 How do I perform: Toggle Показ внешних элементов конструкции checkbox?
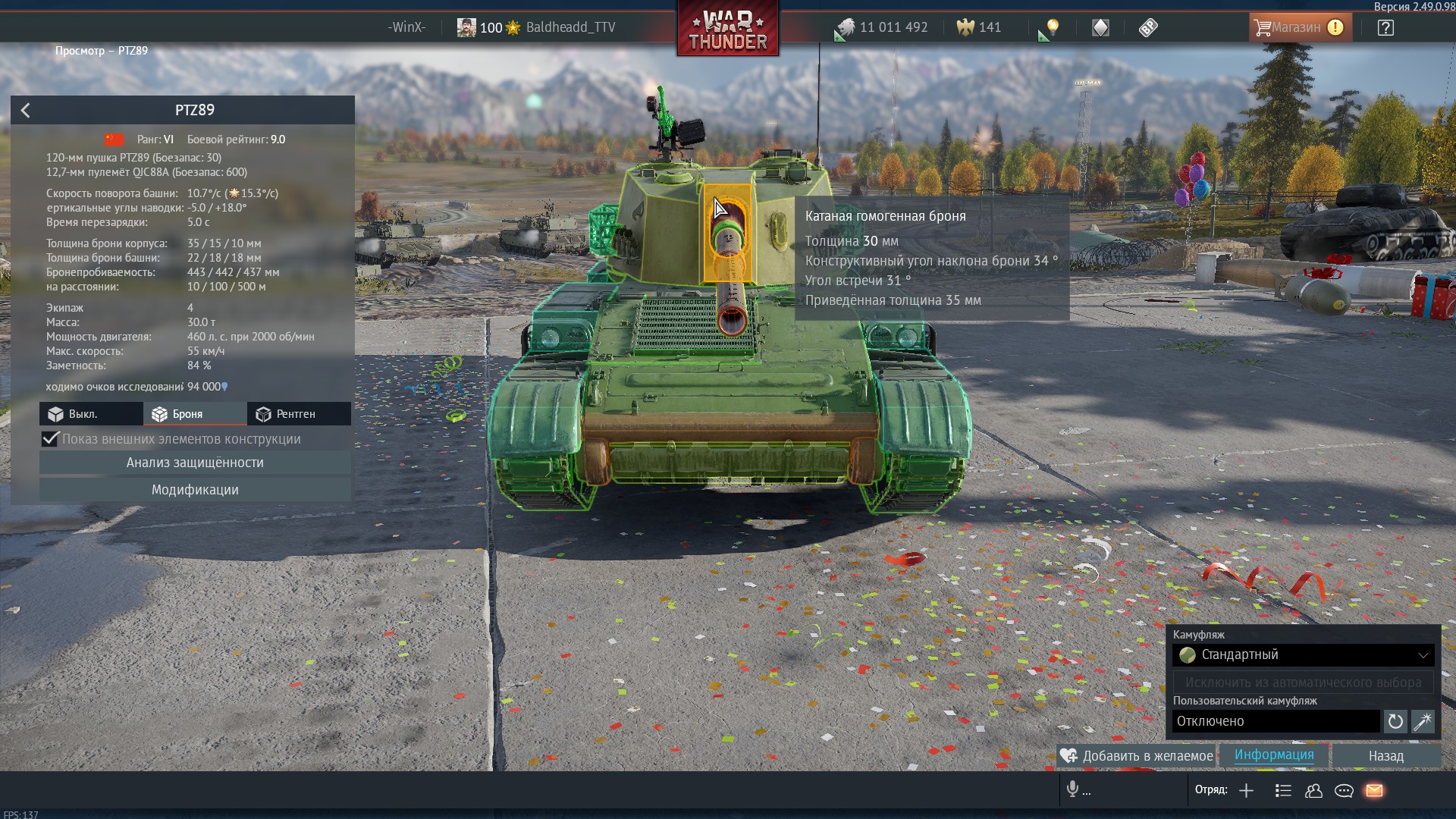point(50,439)
